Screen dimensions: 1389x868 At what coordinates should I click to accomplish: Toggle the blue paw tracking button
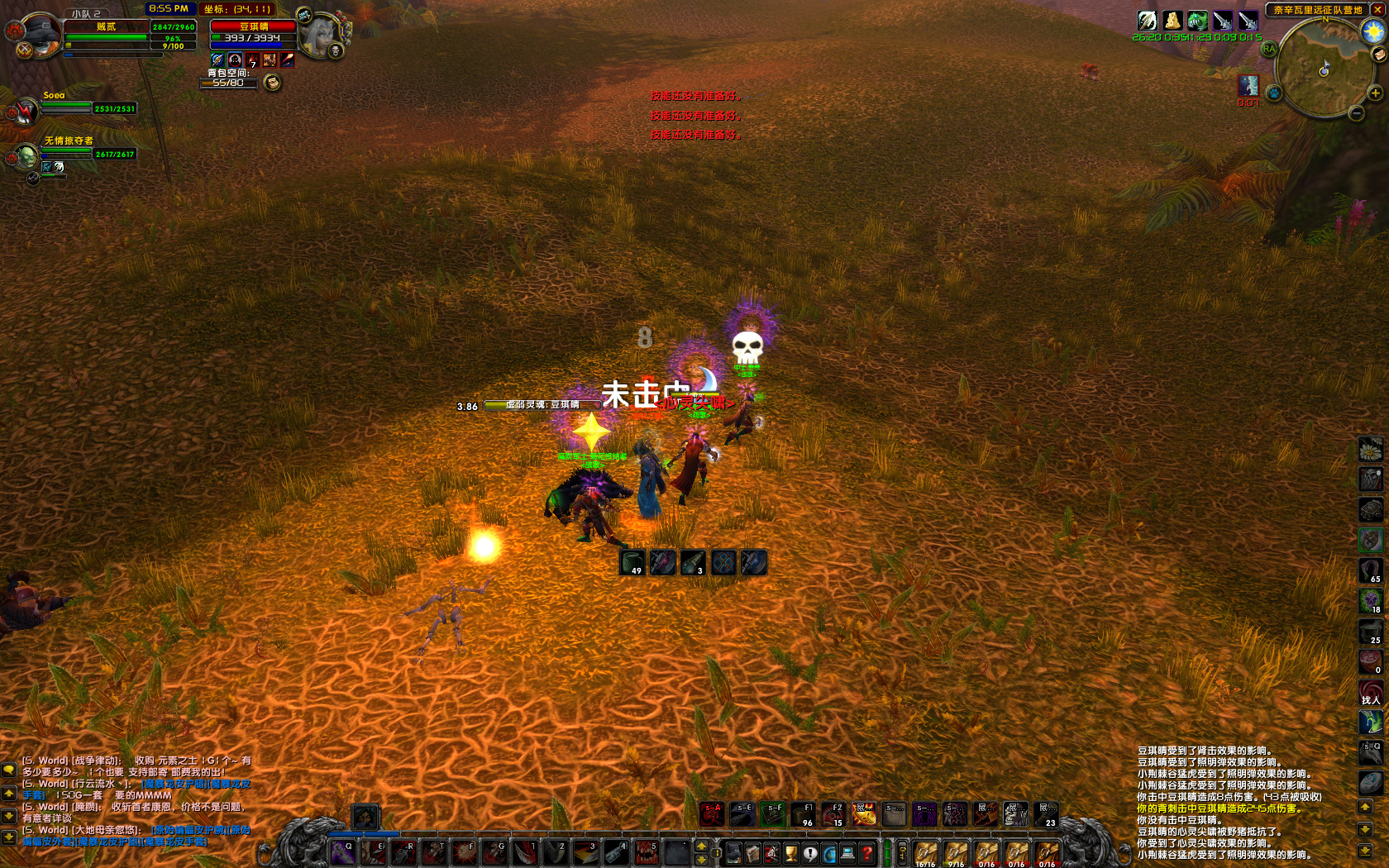(x=1274, y=93)
